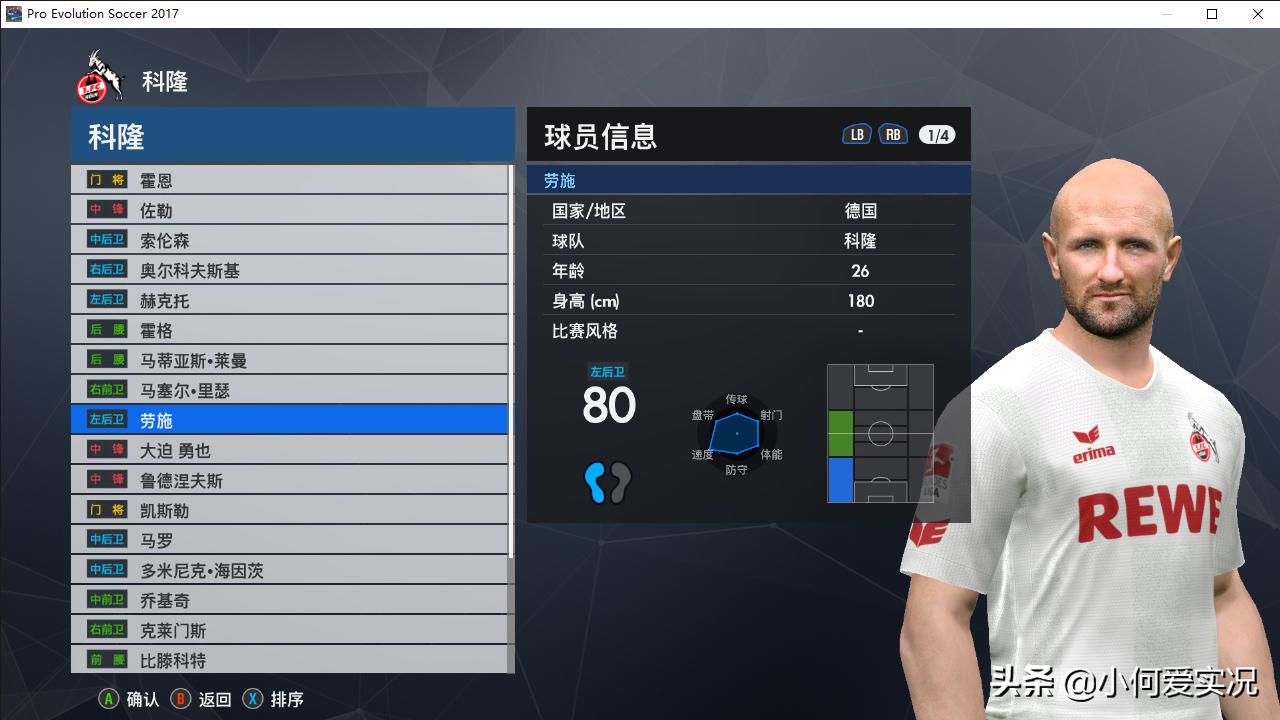
Task: Select player 大迫 勇也 in the roster
Action: coord(200,450)
